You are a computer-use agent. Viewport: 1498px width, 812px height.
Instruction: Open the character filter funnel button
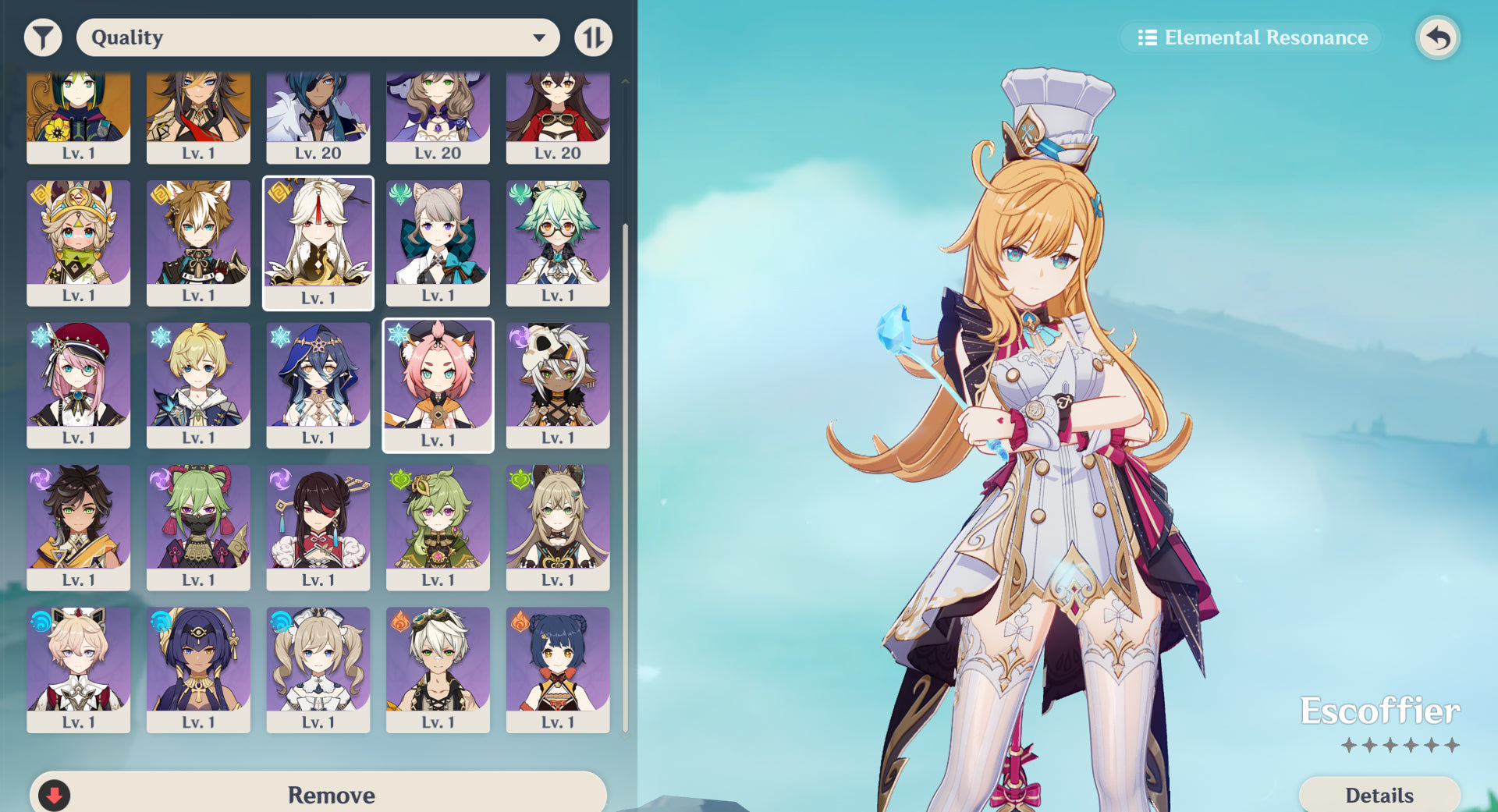[43, 37]
